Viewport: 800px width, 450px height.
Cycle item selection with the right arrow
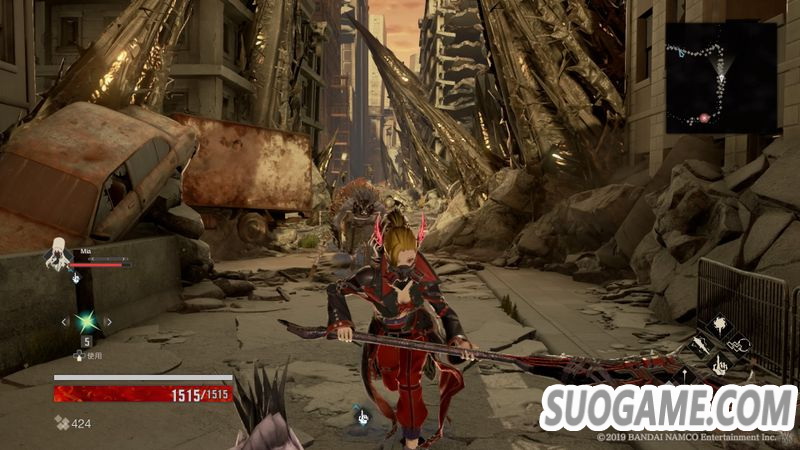click(x=109, y=322)
